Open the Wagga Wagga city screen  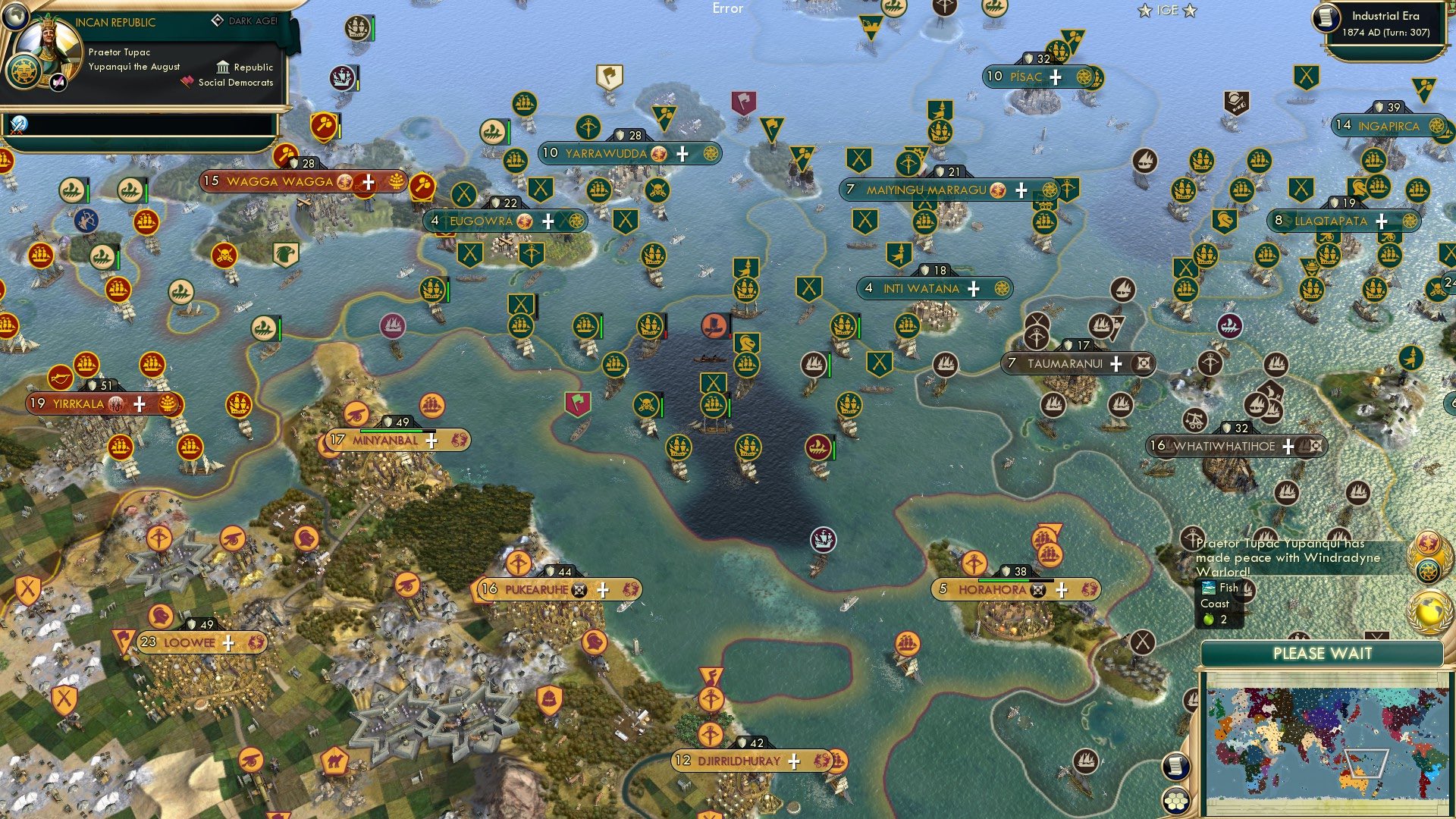point(279,181)
